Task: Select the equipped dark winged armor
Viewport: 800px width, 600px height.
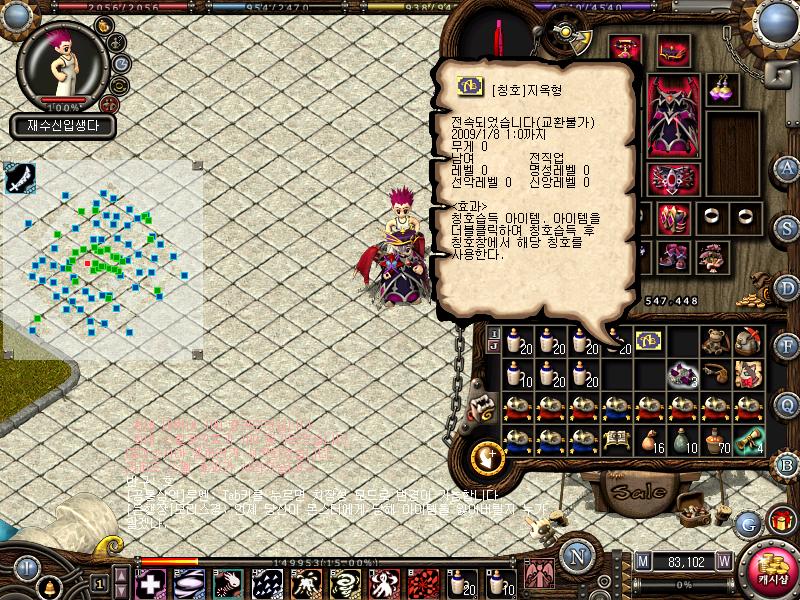Action: (670, 116)
